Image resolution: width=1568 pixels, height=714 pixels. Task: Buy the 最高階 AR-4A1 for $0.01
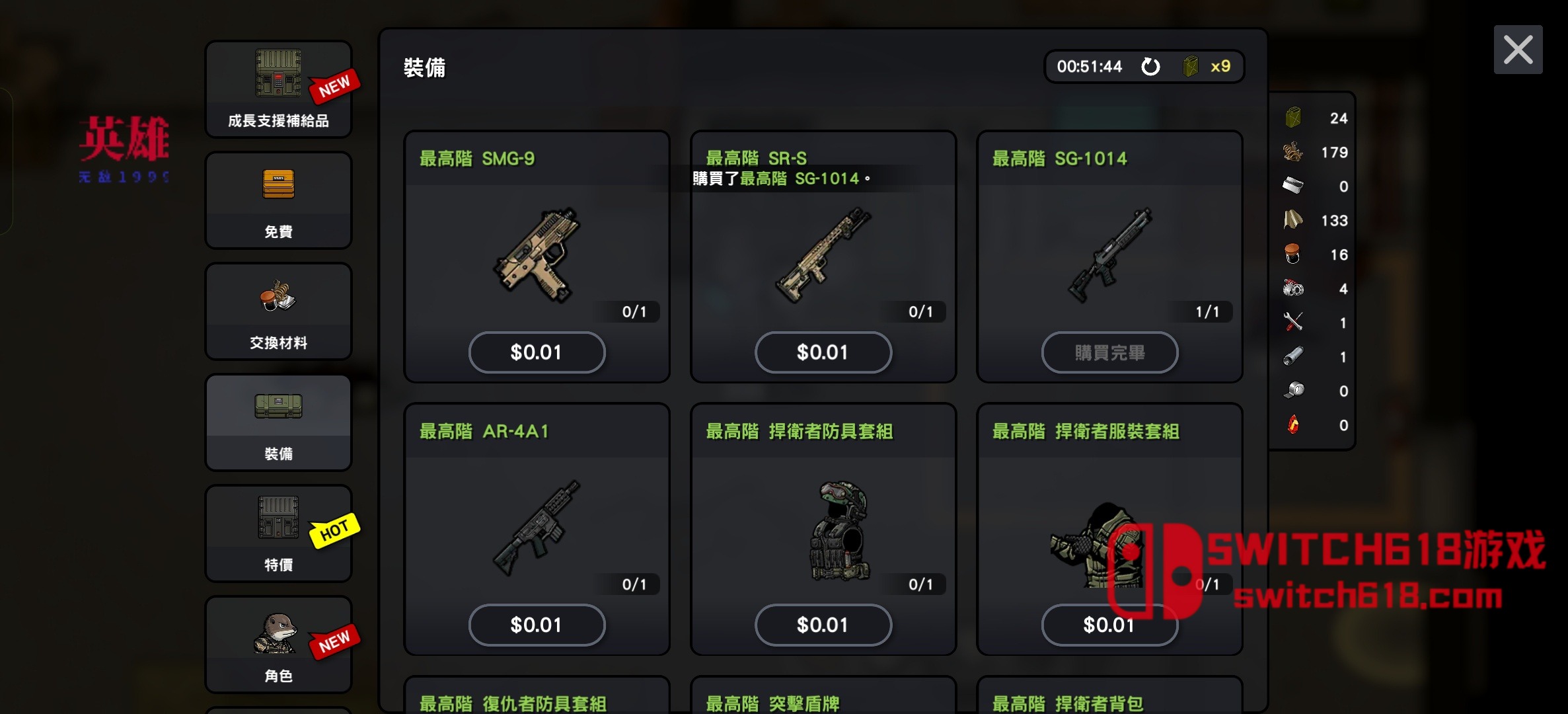pos(537,625)
